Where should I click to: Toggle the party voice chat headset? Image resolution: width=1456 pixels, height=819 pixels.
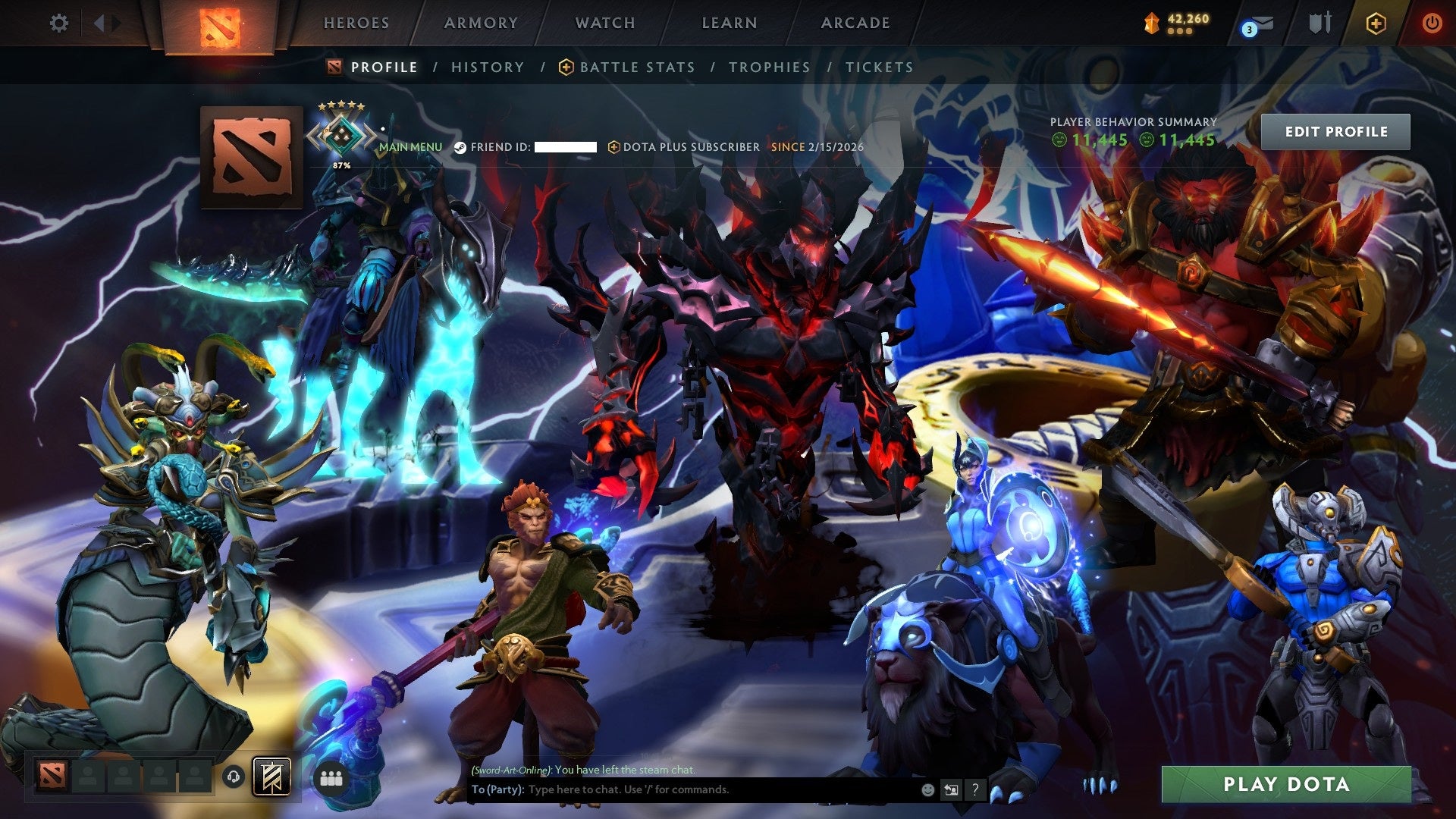point(234,777)
